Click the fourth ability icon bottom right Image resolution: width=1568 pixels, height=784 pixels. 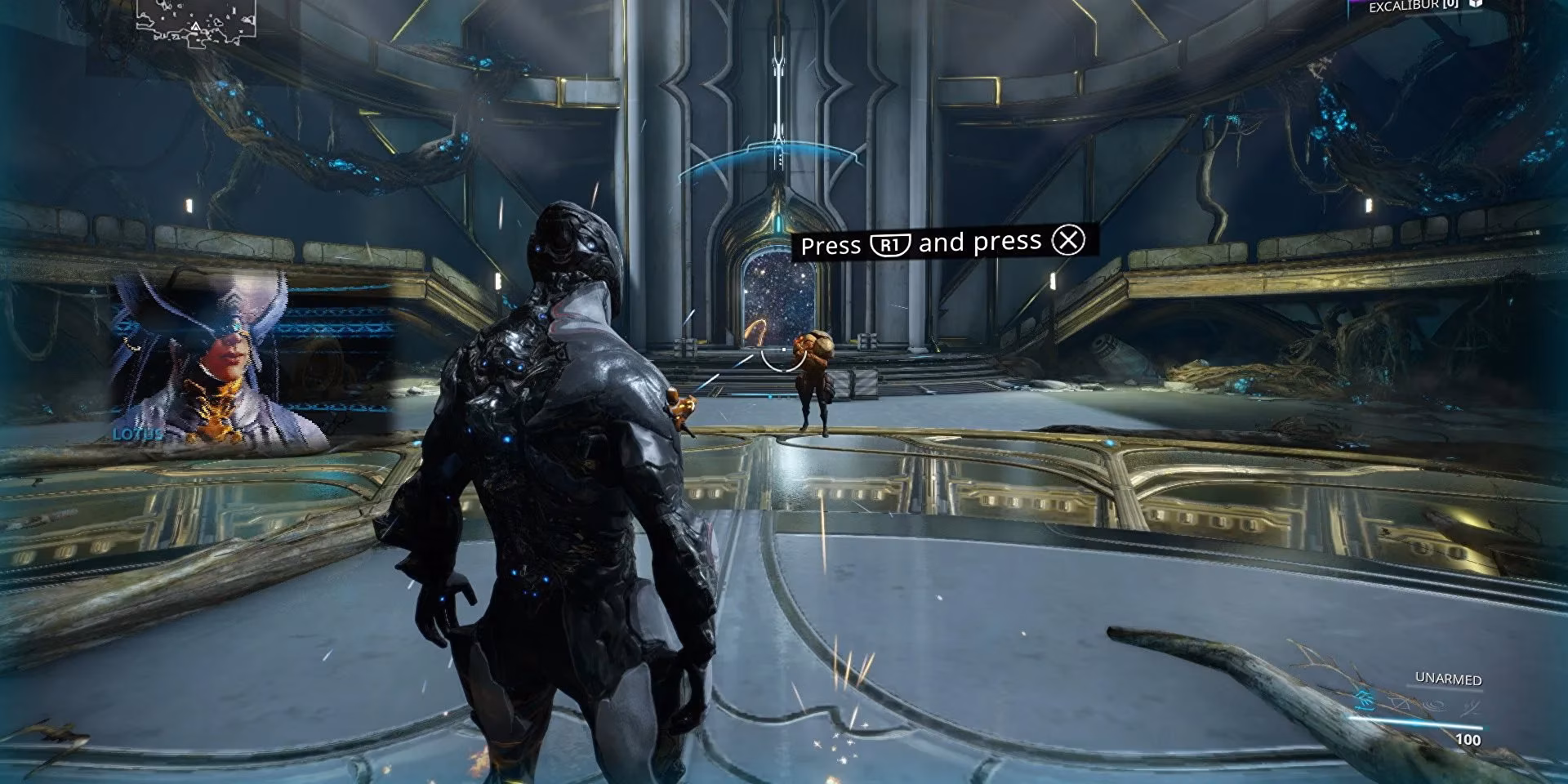[x=1472, y=706]
